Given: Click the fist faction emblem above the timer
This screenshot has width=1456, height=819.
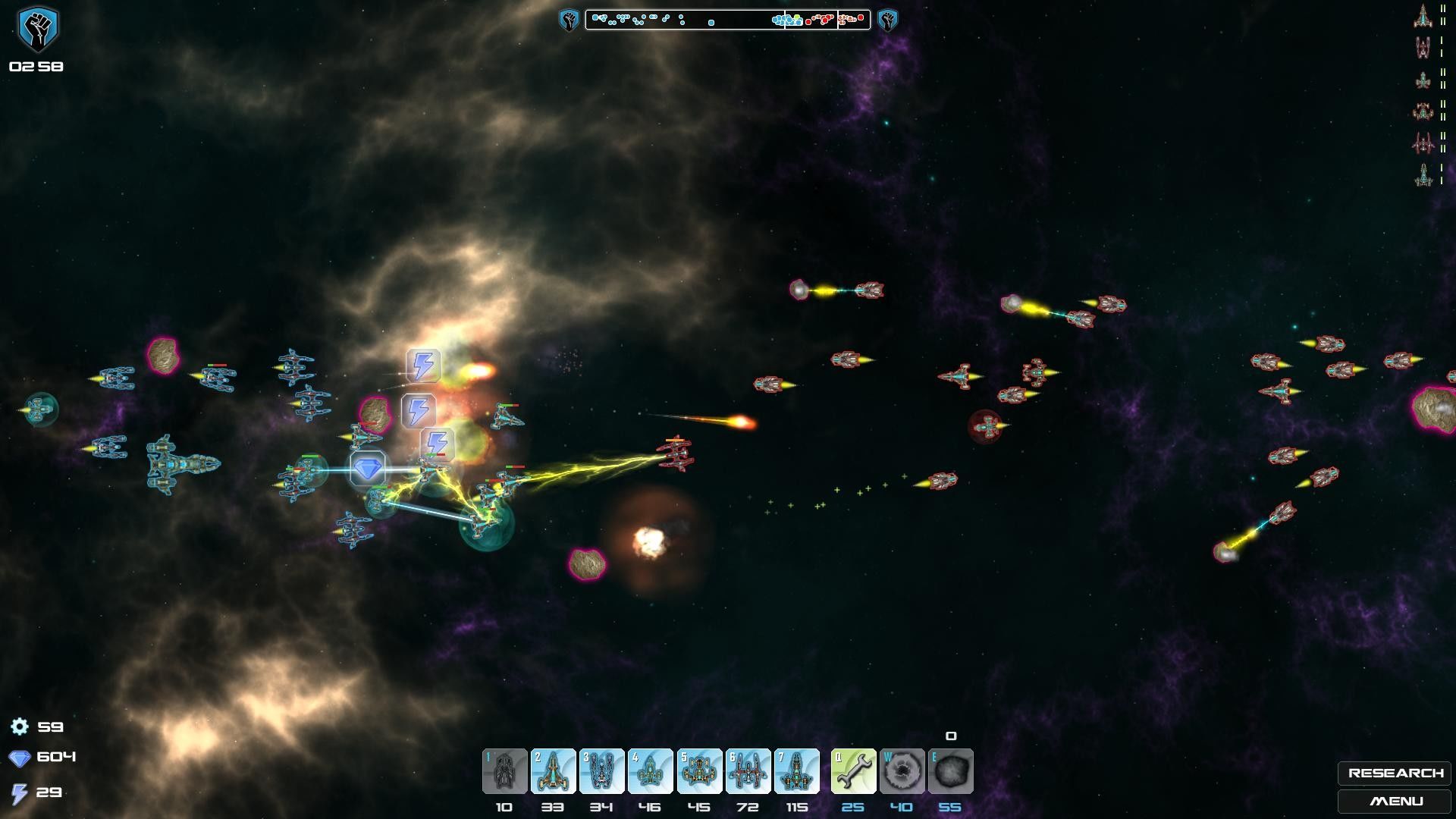Looking at the screenshot, I should (x=36, y=29).
